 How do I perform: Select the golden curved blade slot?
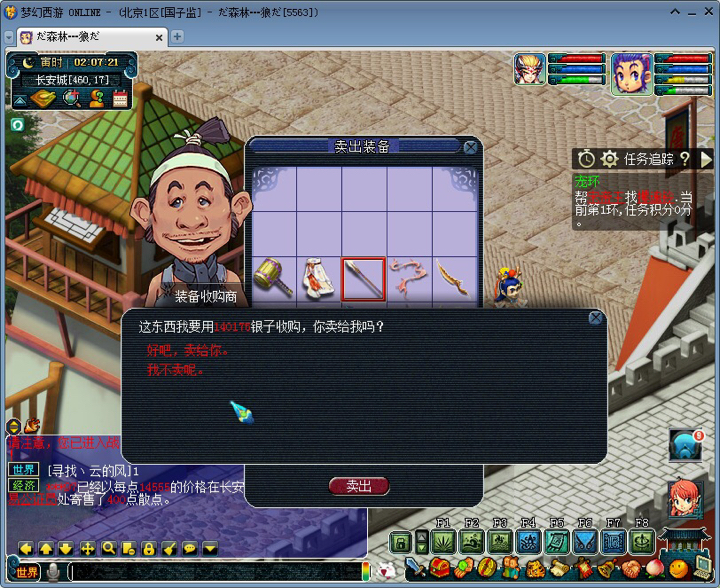(x=452, y=278)
